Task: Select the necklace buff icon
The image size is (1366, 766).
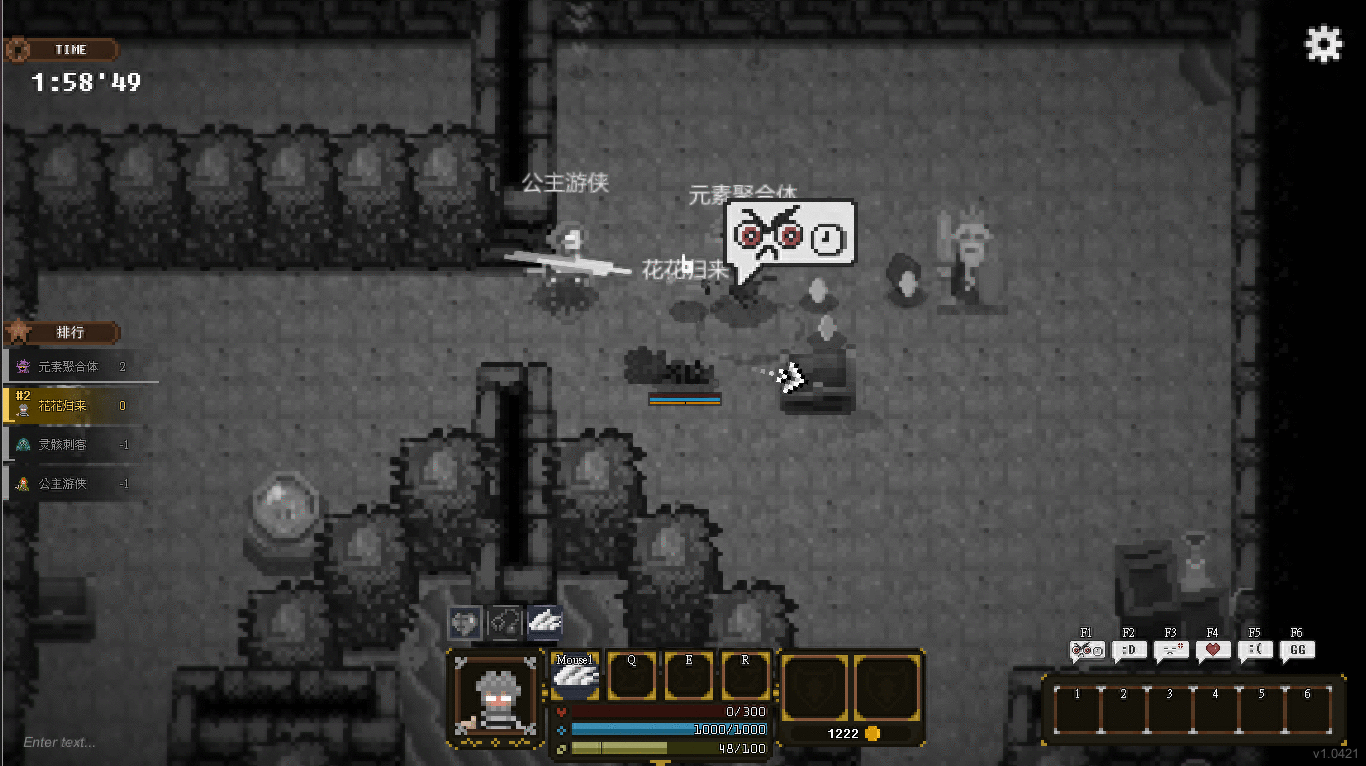Action: coord(505,623)
